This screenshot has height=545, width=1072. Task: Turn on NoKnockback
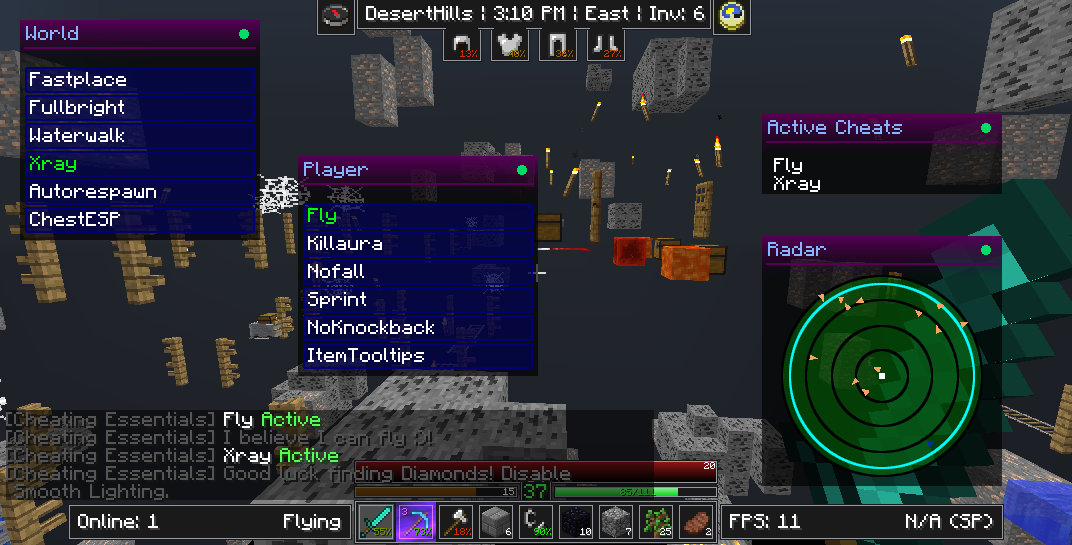pyautogui.click(x=418, y=328)
